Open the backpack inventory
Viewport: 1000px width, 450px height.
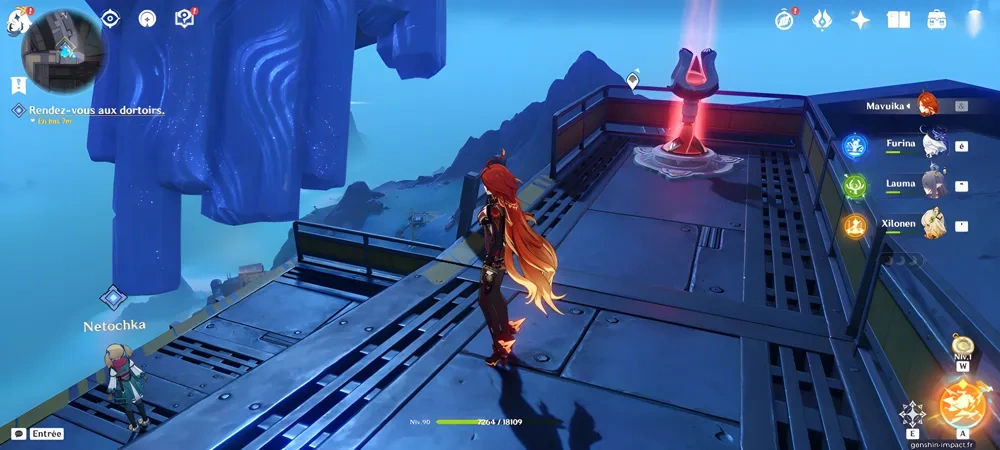coord(936,19)
